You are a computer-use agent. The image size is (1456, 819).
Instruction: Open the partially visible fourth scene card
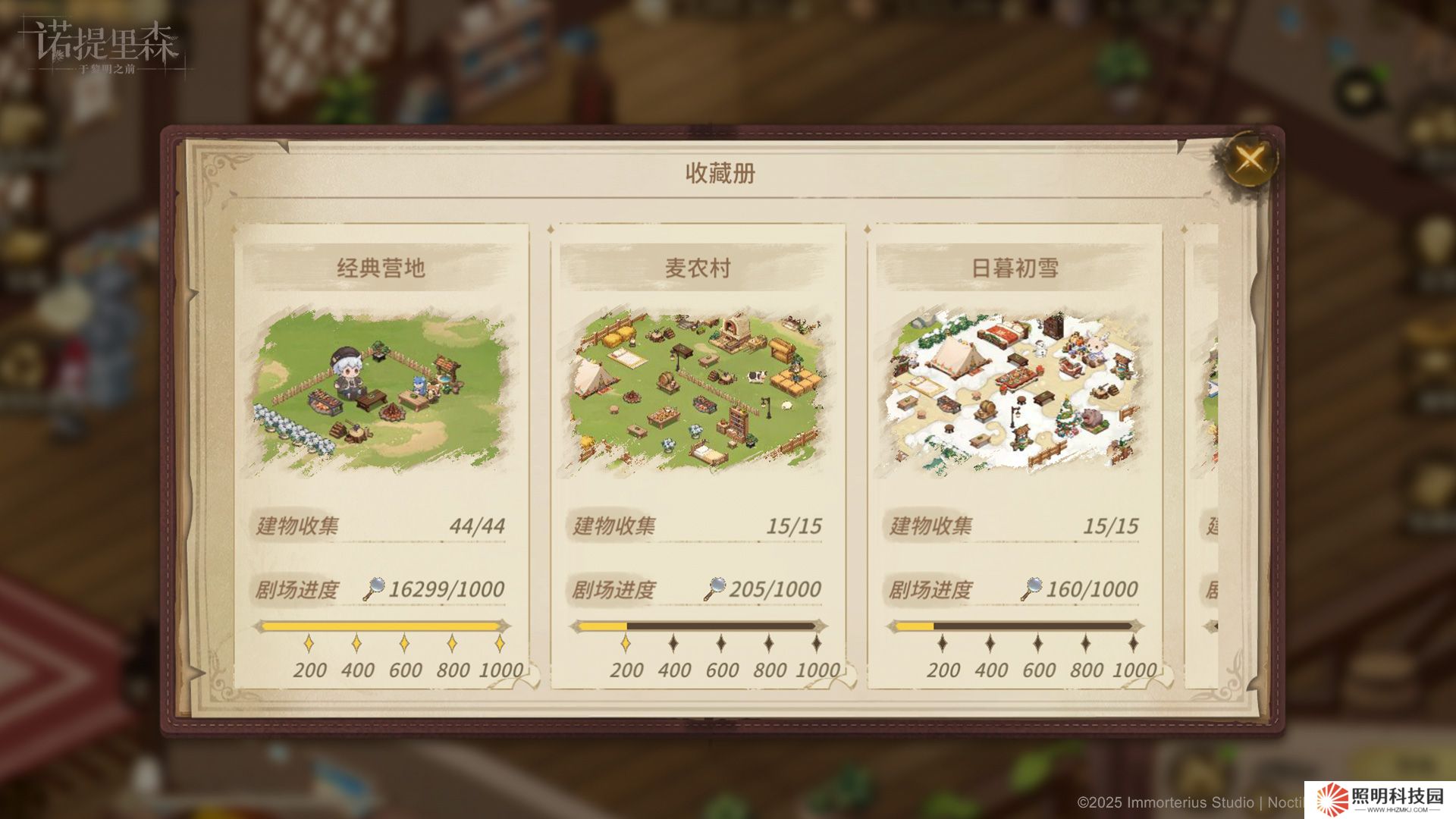[1204, 455]
